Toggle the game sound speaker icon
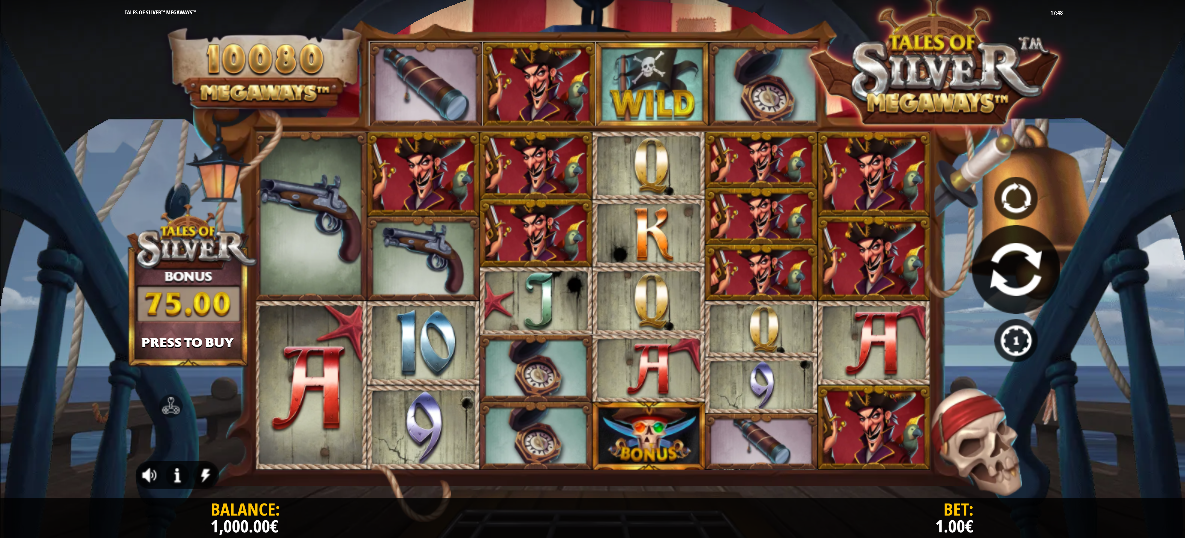This screenshot has height=538, width=1185. (x=149, y=475)
